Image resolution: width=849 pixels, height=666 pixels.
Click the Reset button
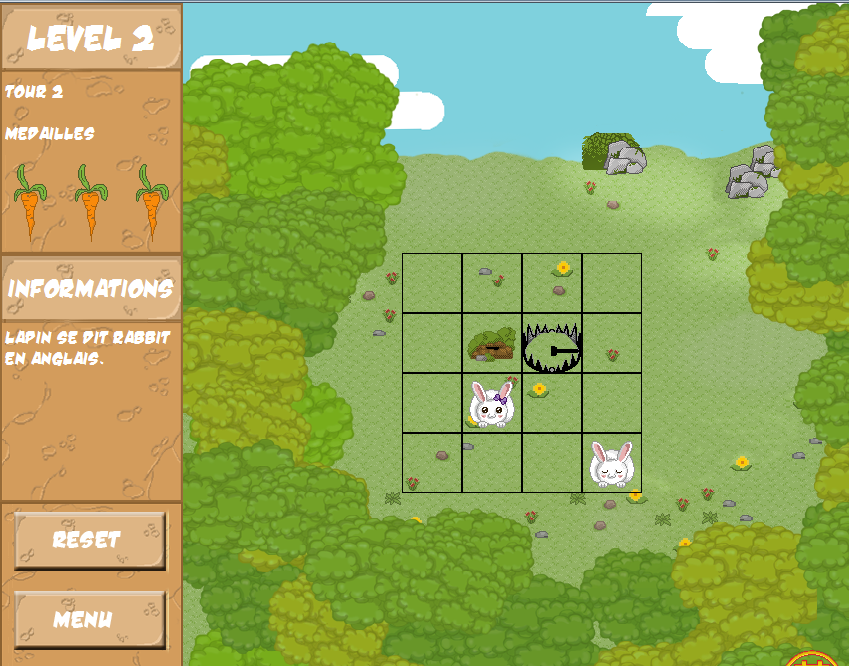pyautogui.click(x=90, y=540)
